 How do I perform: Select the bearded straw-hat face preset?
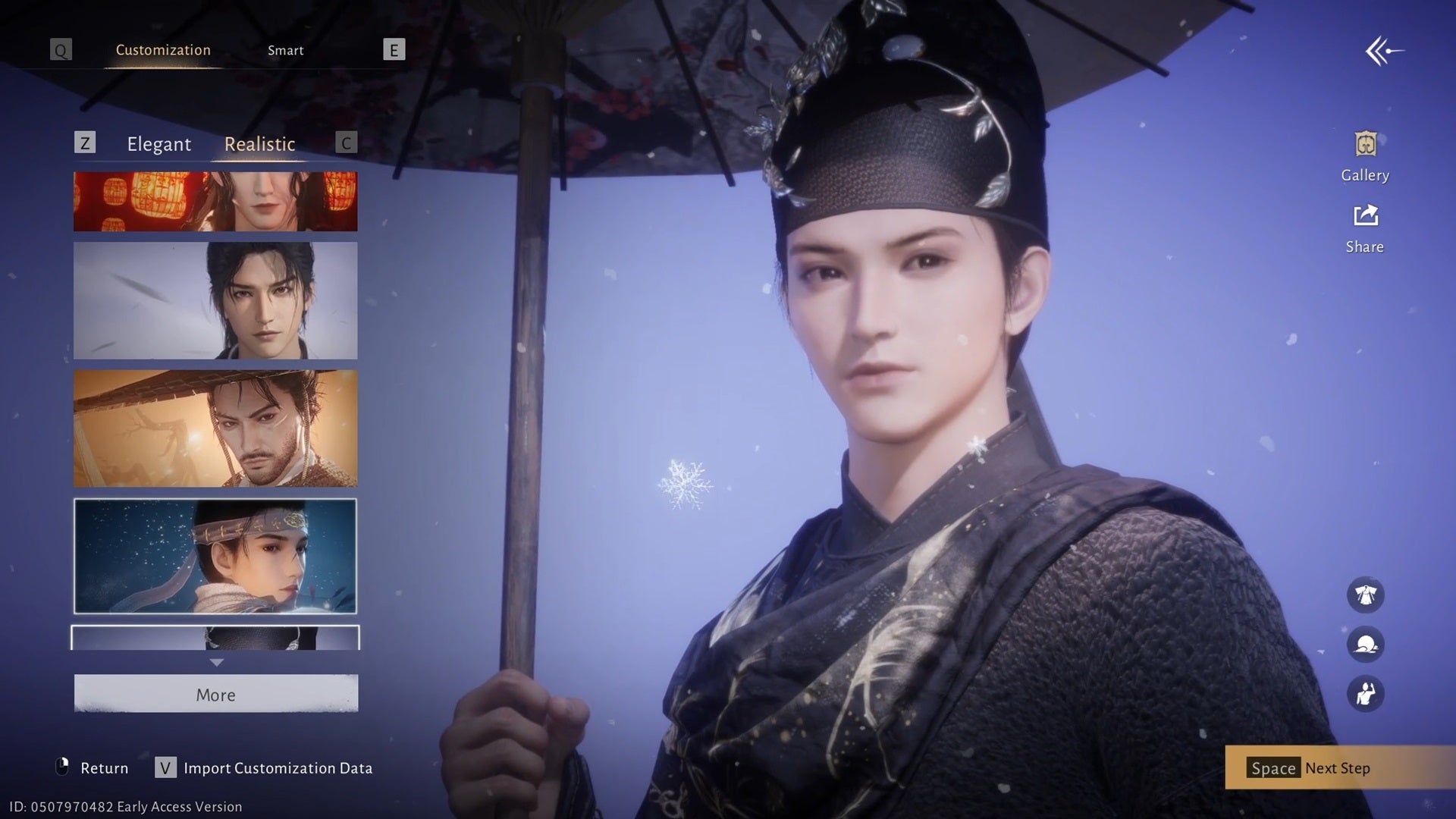point(215,428)
